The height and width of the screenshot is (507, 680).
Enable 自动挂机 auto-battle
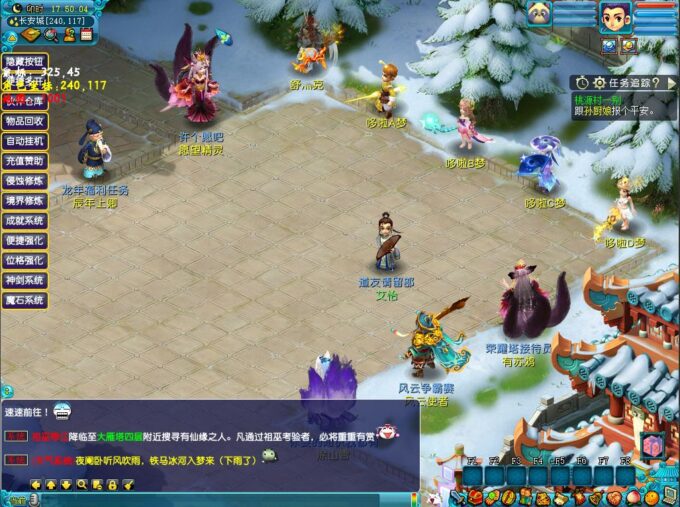point(23,141)
